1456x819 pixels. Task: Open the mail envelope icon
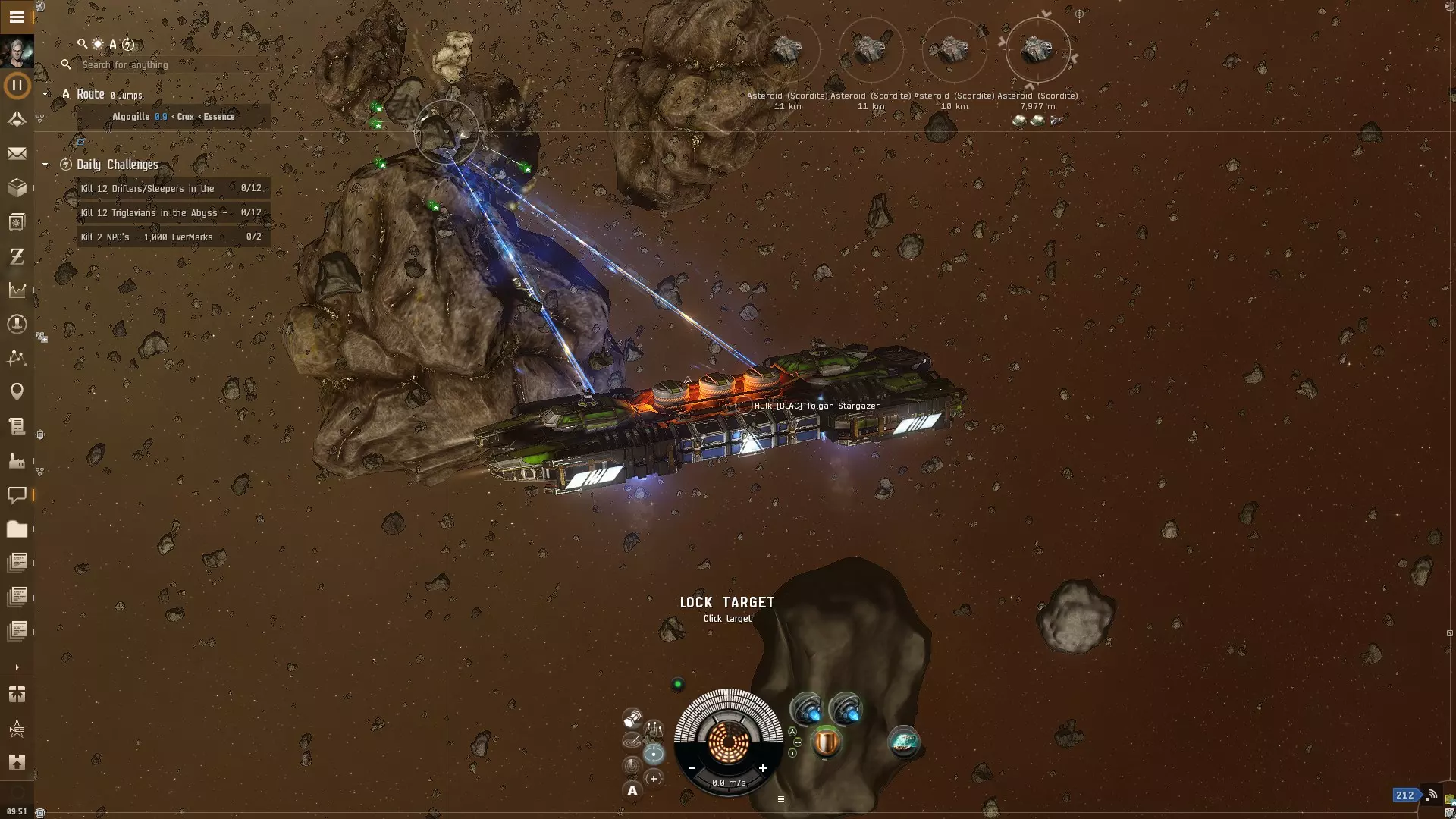click(x=17, y=154)
